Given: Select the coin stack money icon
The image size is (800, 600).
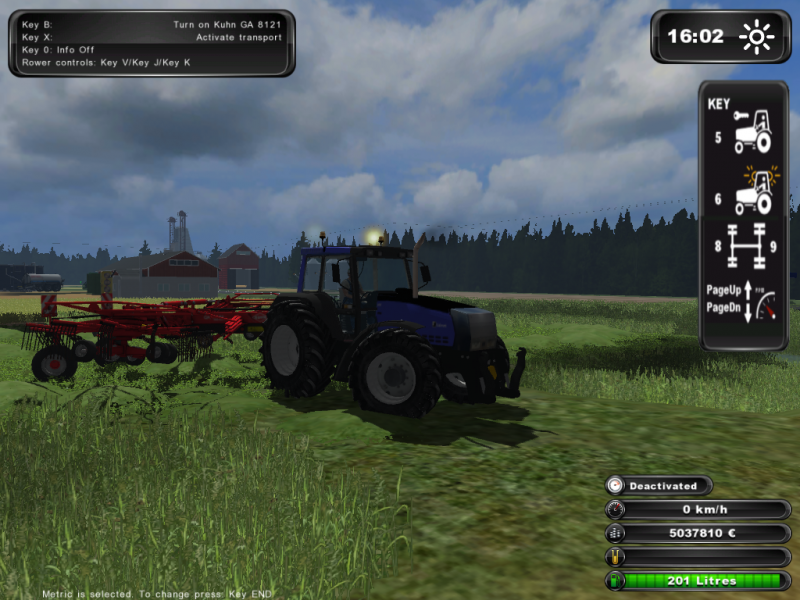Looking at the screenshot, I should click(x=615, y=534).
